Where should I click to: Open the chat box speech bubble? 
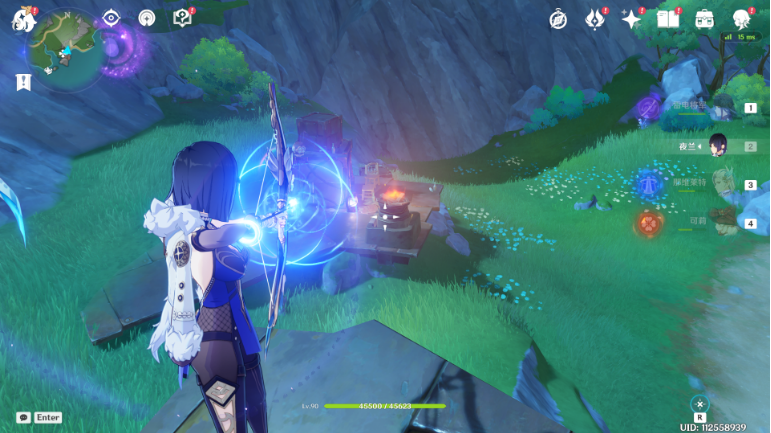tap(23, 417)
